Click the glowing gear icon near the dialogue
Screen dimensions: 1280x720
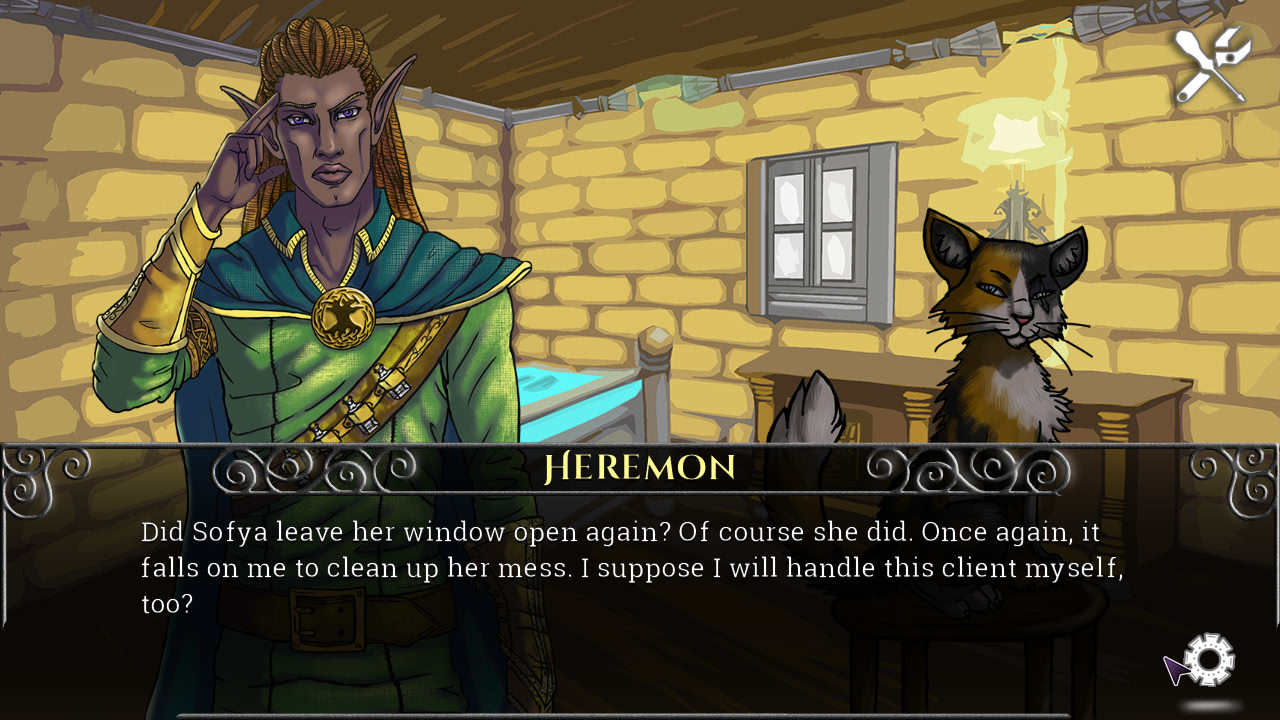click(x=1209, y=659)
